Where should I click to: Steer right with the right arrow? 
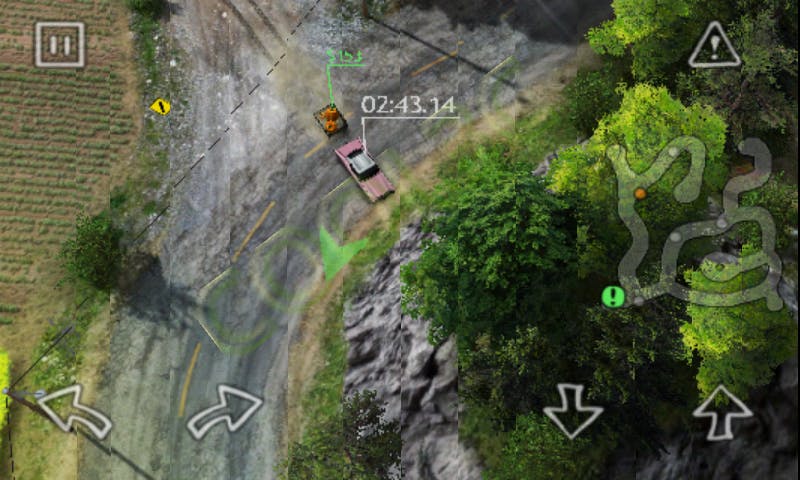point(225,409)
